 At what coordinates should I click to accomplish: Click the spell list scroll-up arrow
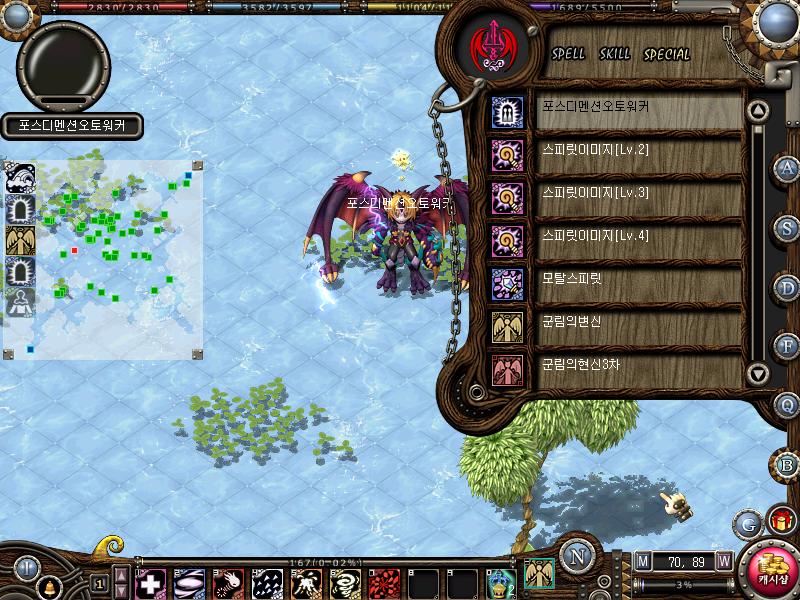click(758, 111)
